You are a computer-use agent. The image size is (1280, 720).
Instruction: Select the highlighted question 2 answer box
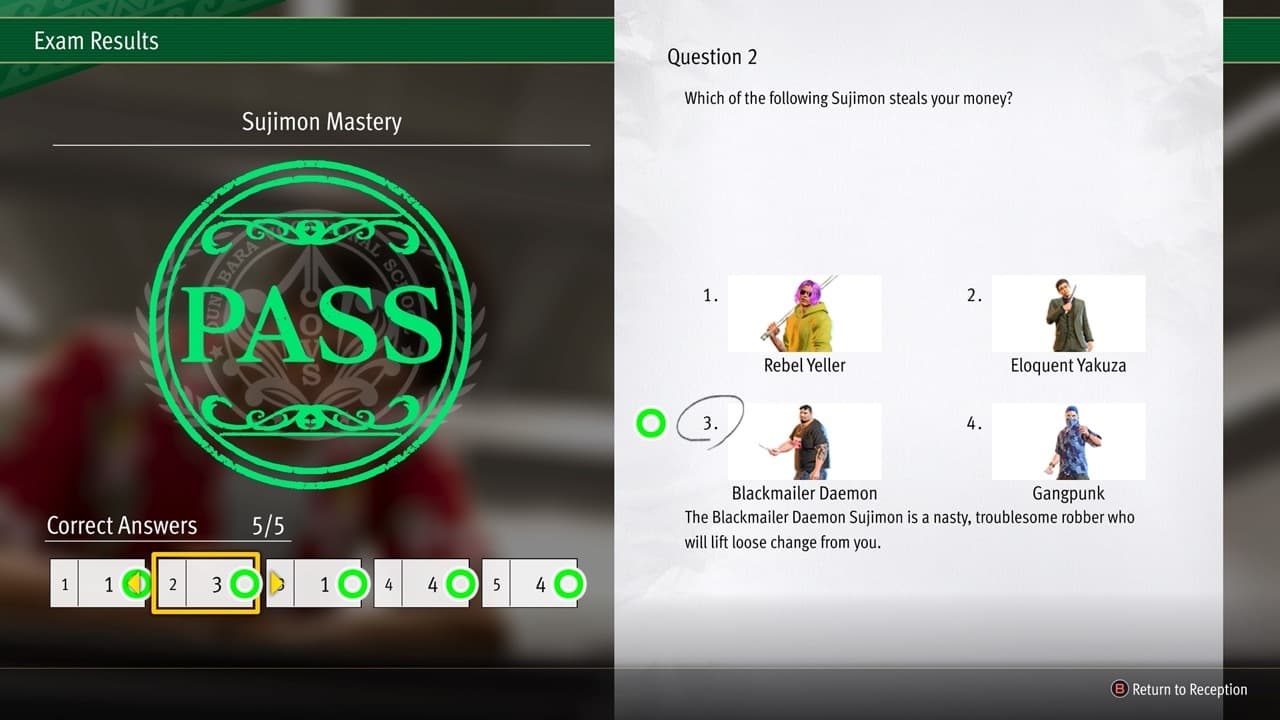click(x=206, y=584)
